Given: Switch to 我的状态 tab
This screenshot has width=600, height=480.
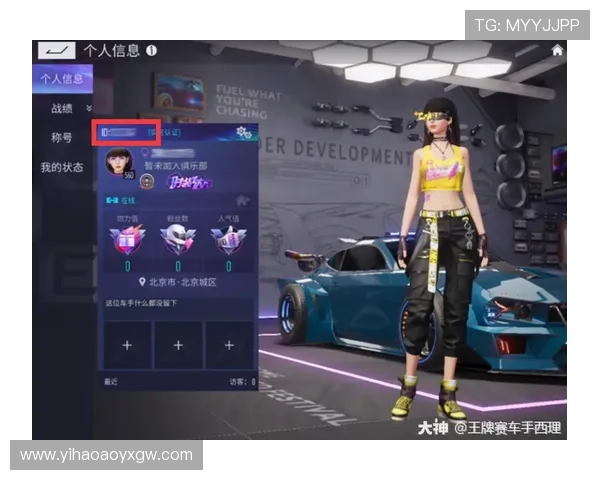Looking at the screenshot, I should click(62, 167).
